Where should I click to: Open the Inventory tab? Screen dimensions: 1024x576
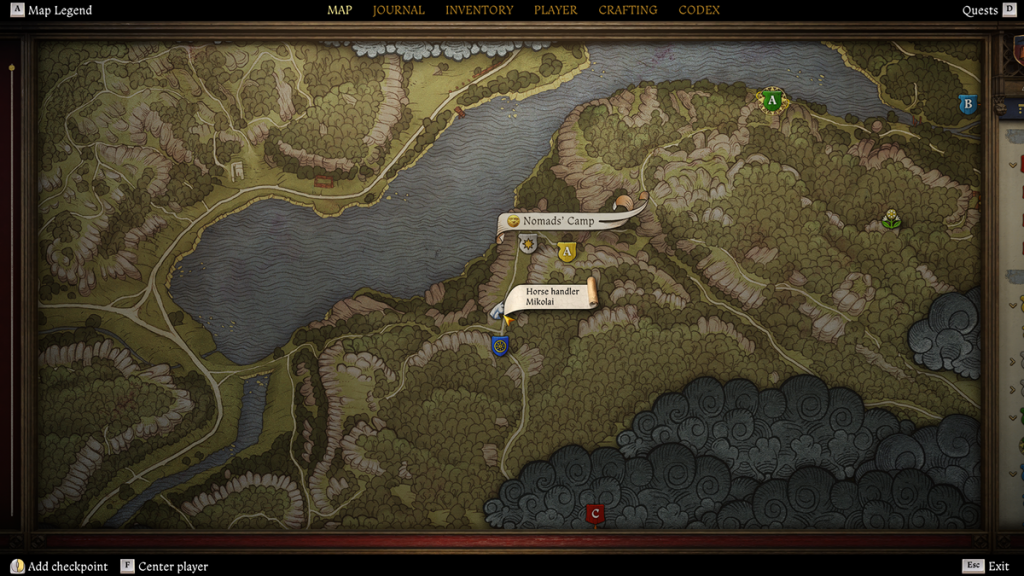click(479, 10)
